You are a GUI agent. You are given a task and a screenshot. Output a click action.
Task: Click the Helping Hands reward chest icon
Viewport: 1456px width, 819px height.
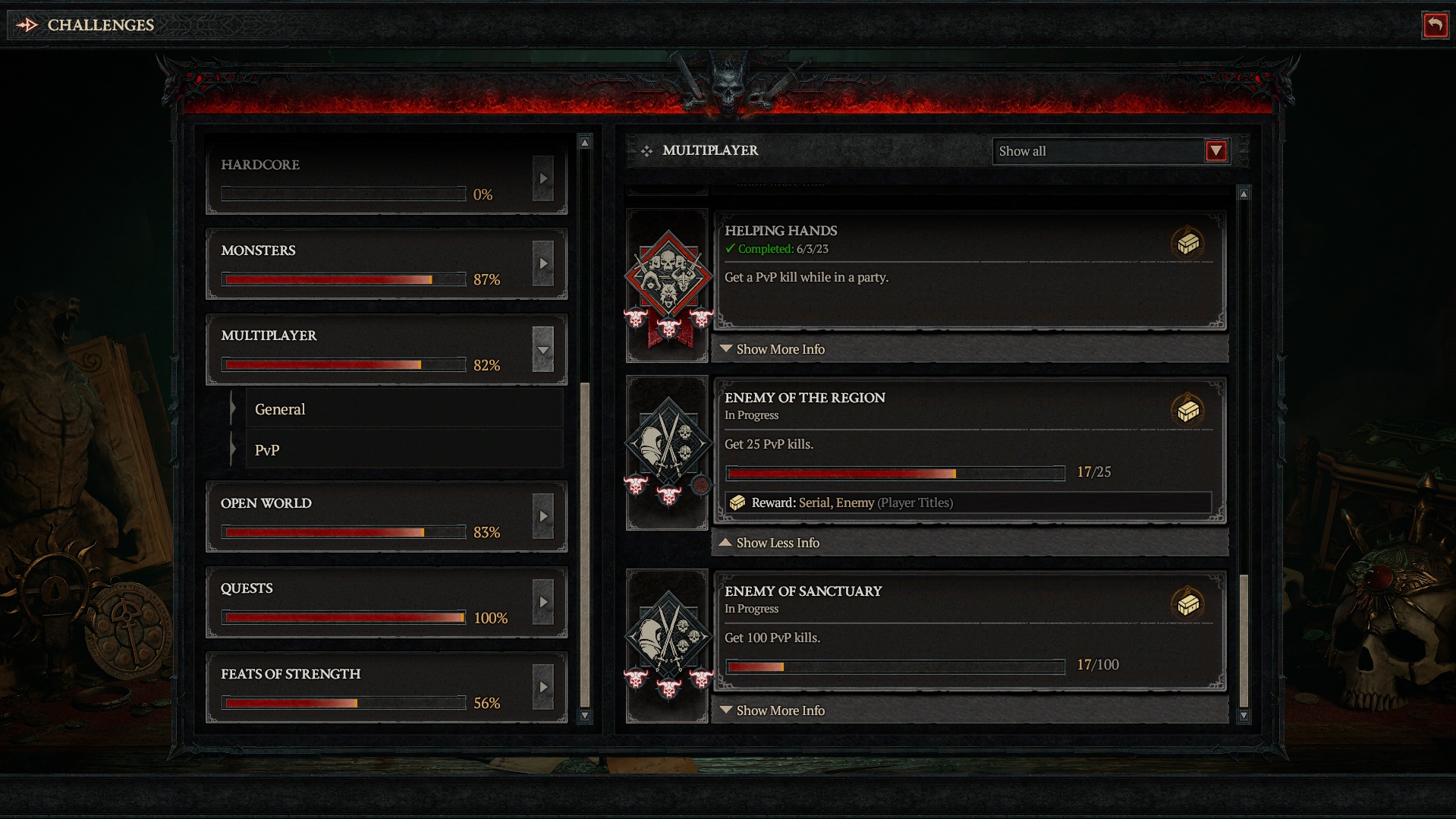click(1187, 244)
